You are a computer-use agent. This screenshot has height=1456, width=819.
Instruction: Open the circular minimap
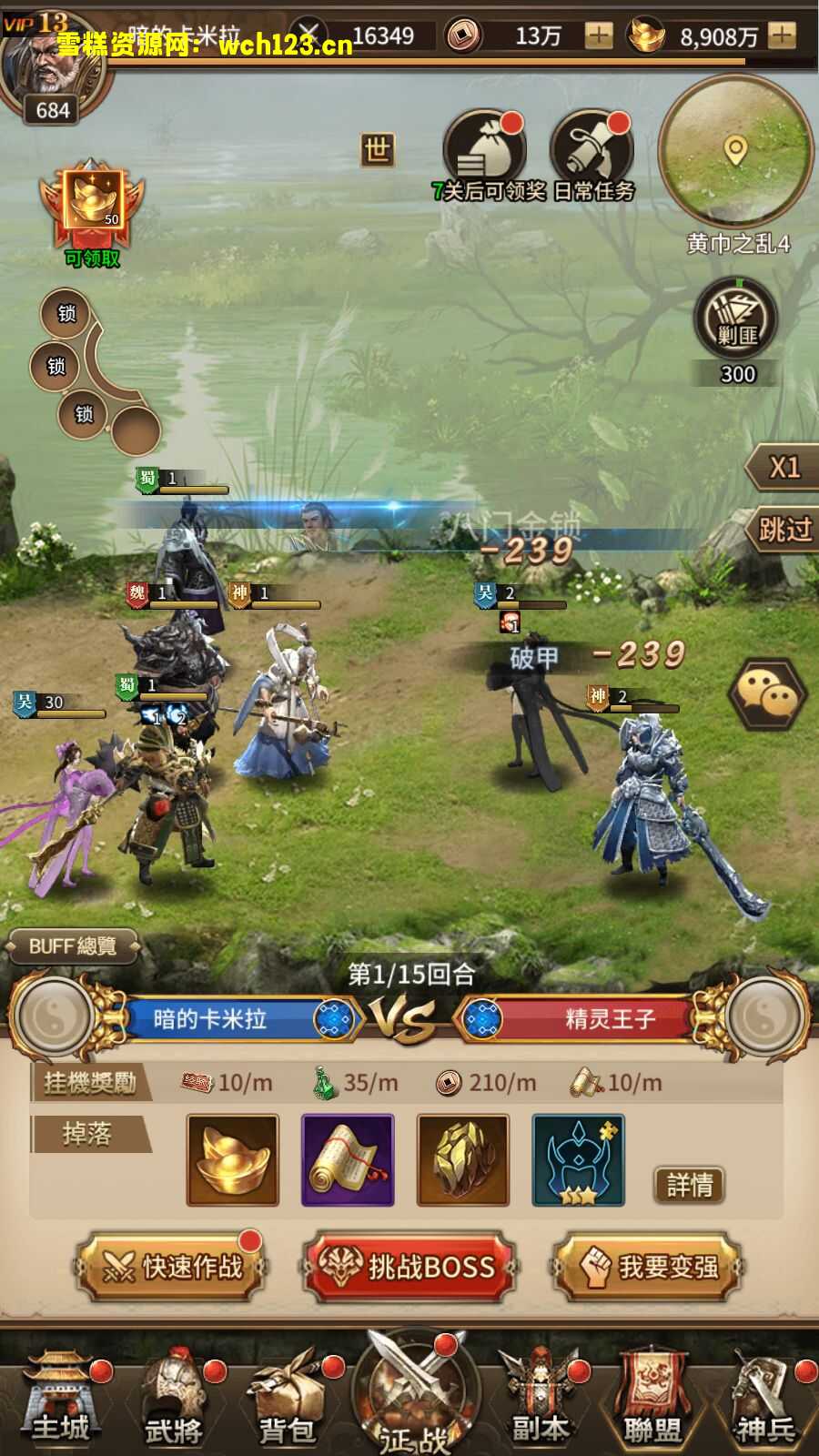[735, 151]
